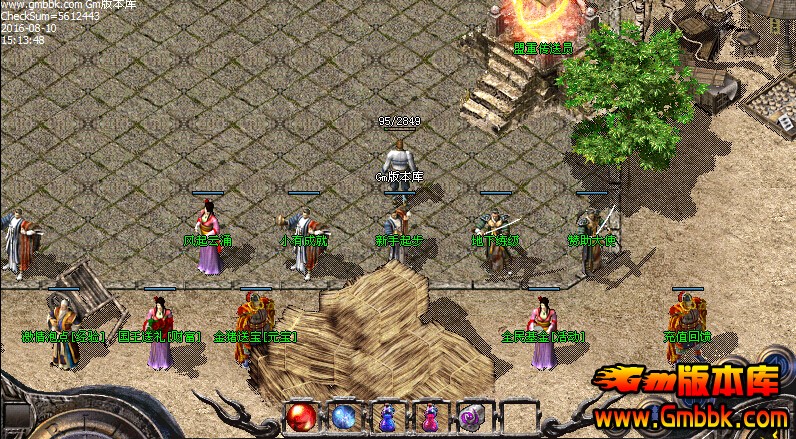Use the red orb in the hotbar
Viewport: 796px width, 439px height.
300,416
